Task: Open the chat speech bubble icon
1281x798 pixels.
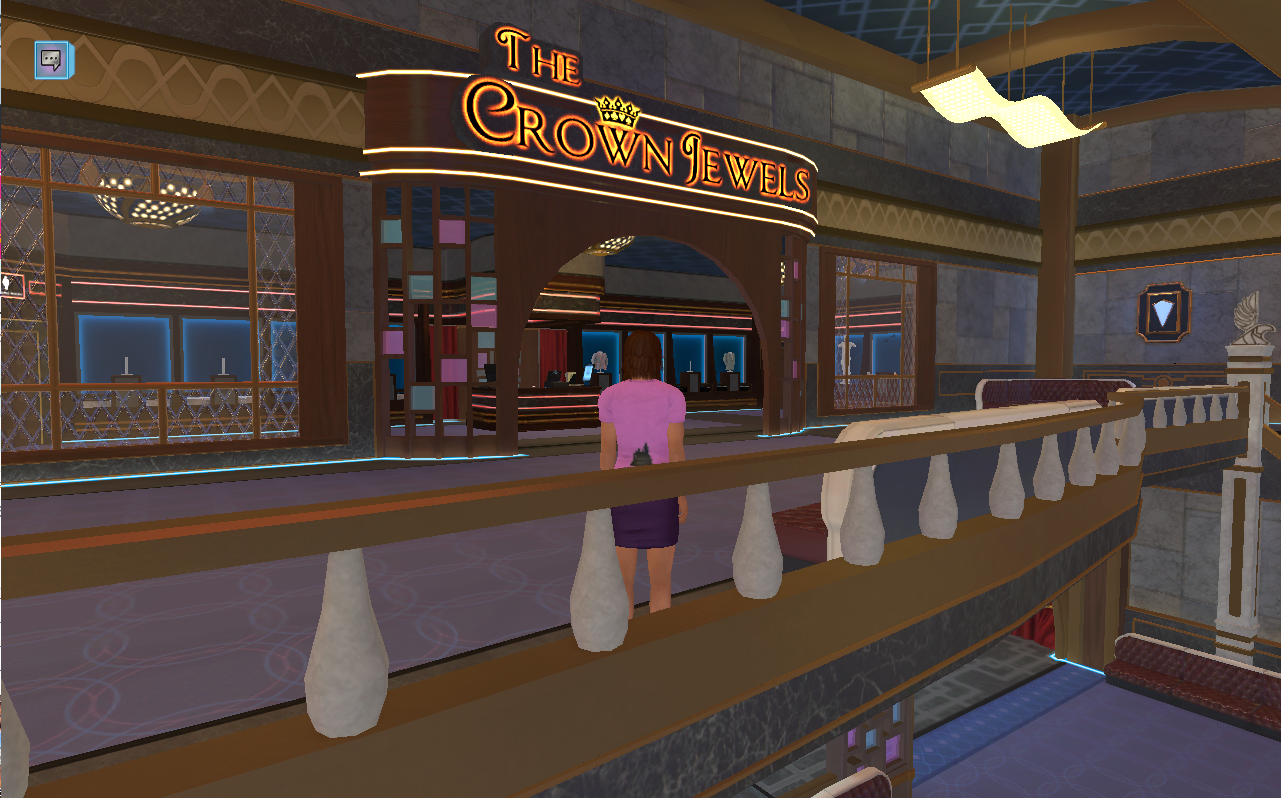Action: (x=50, y=60)
